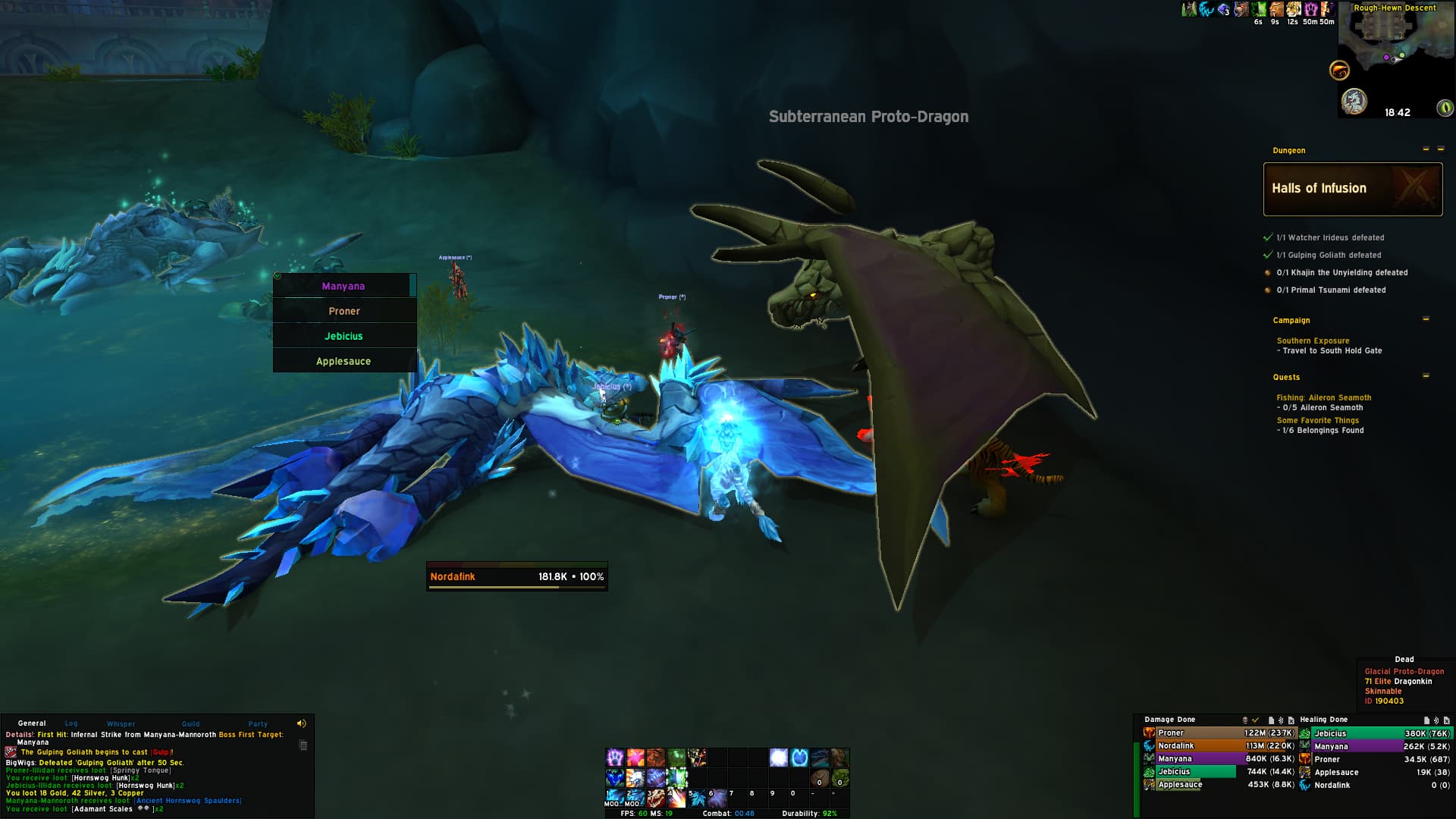
Task: Click the skull ability on action slot 3
Action: (657, 799)
